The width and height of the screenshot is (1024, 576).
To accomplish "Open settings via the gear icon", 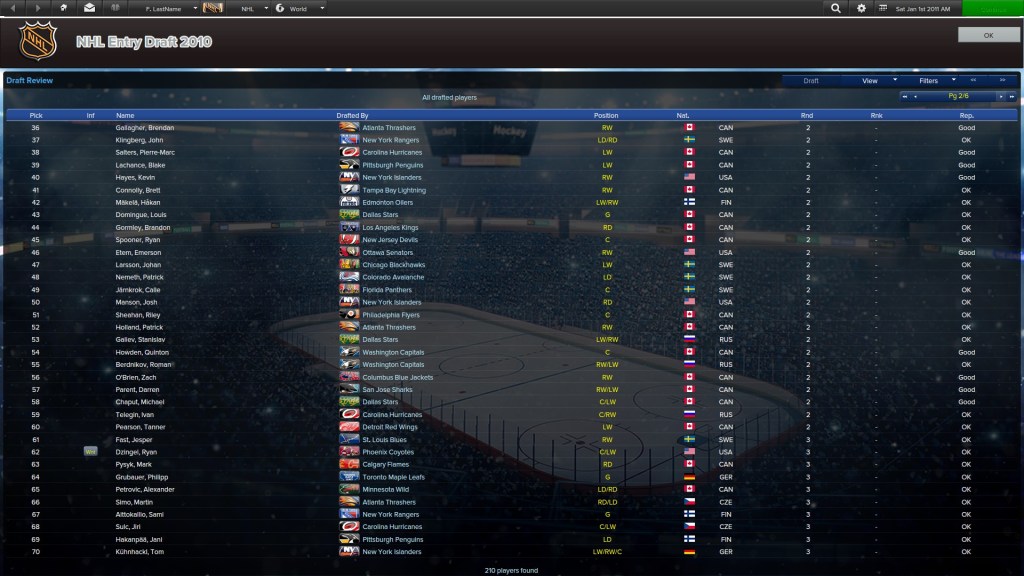I will [x=862, y=8].
